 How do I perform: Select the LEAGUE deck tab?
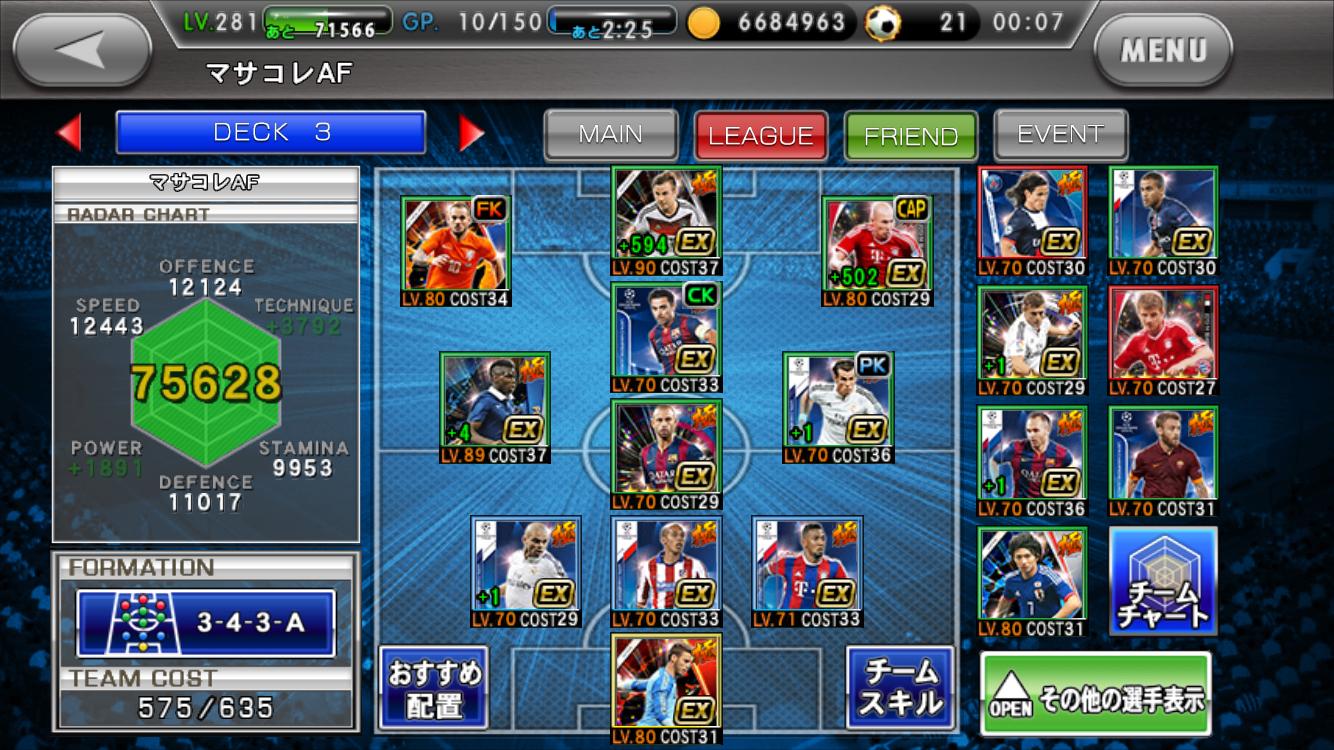click(761, 136)
